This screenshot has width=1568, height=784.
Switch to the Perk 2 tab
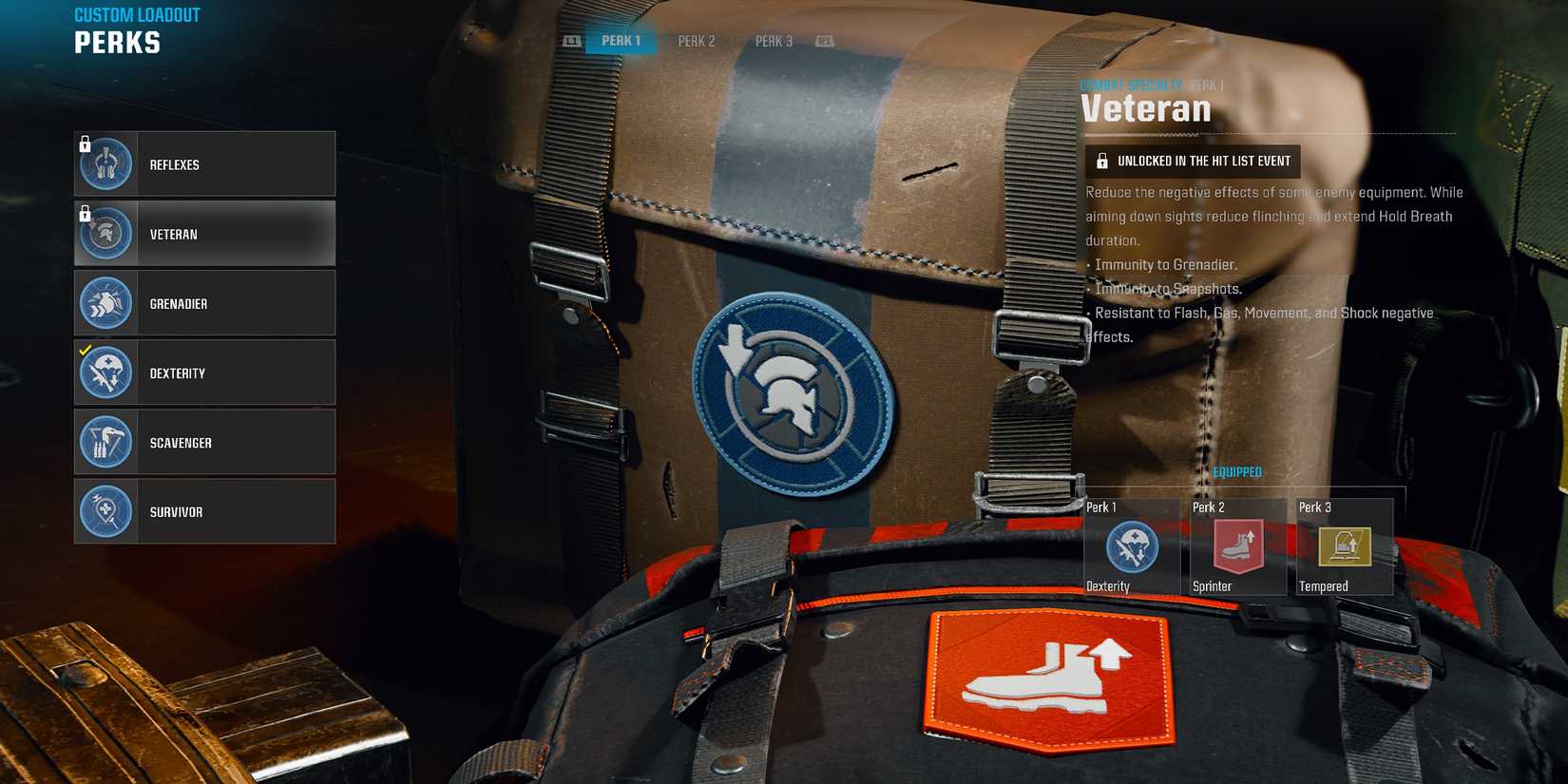point(695,40)
